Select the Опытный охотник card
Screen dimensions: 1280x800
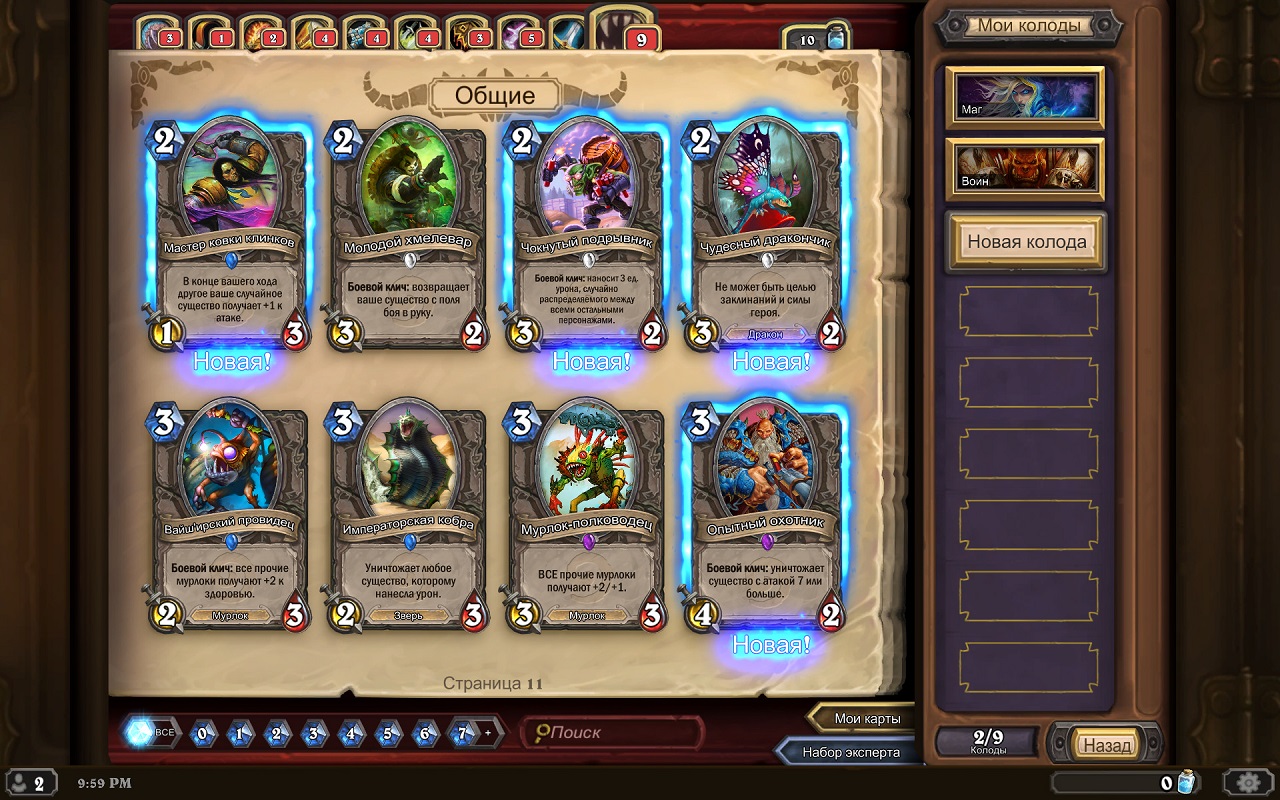tap(766, 518)
